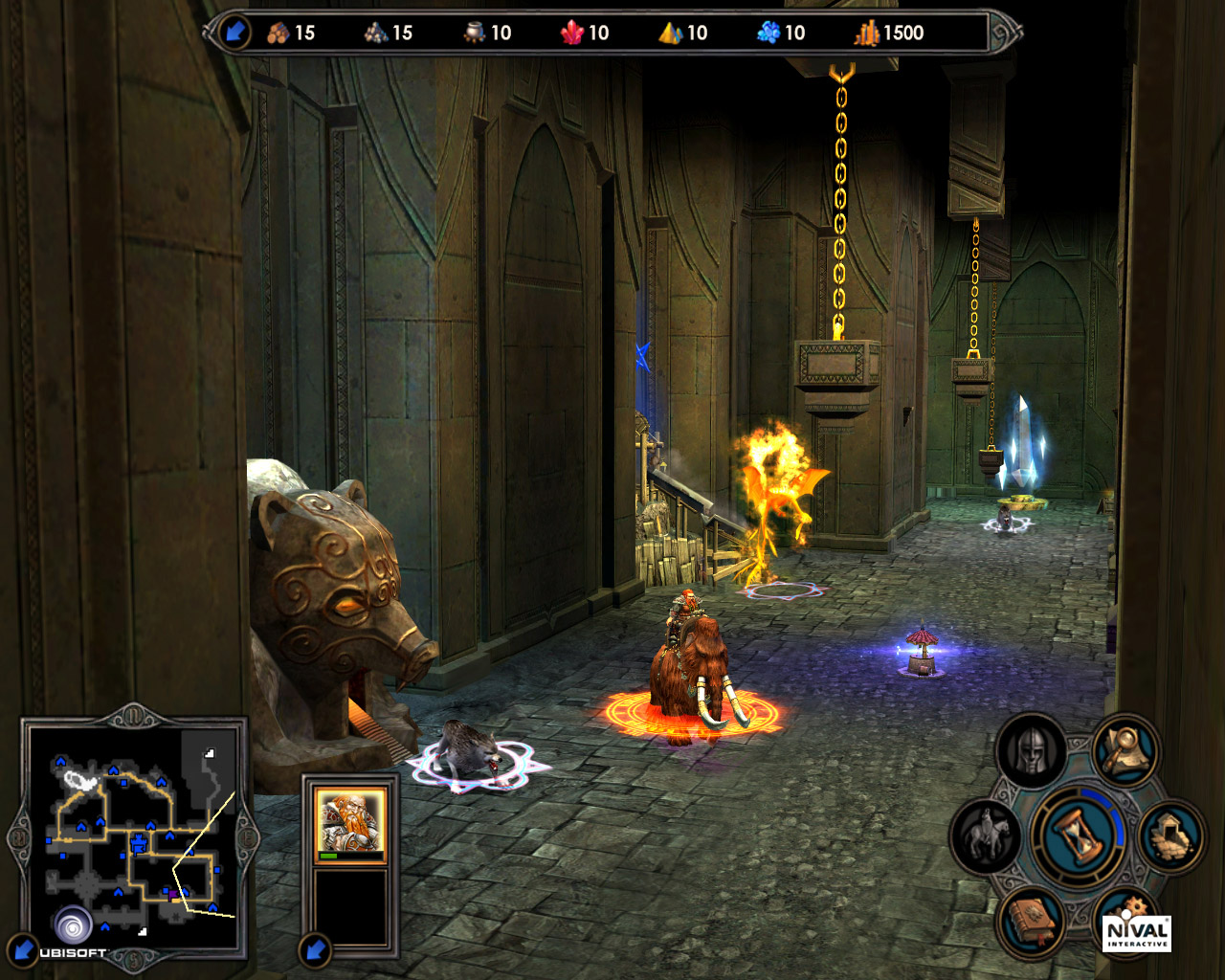Click the hourglass End Turn icon
The height and width of the screenshot is (980, 1225).
pos(1077,833)
